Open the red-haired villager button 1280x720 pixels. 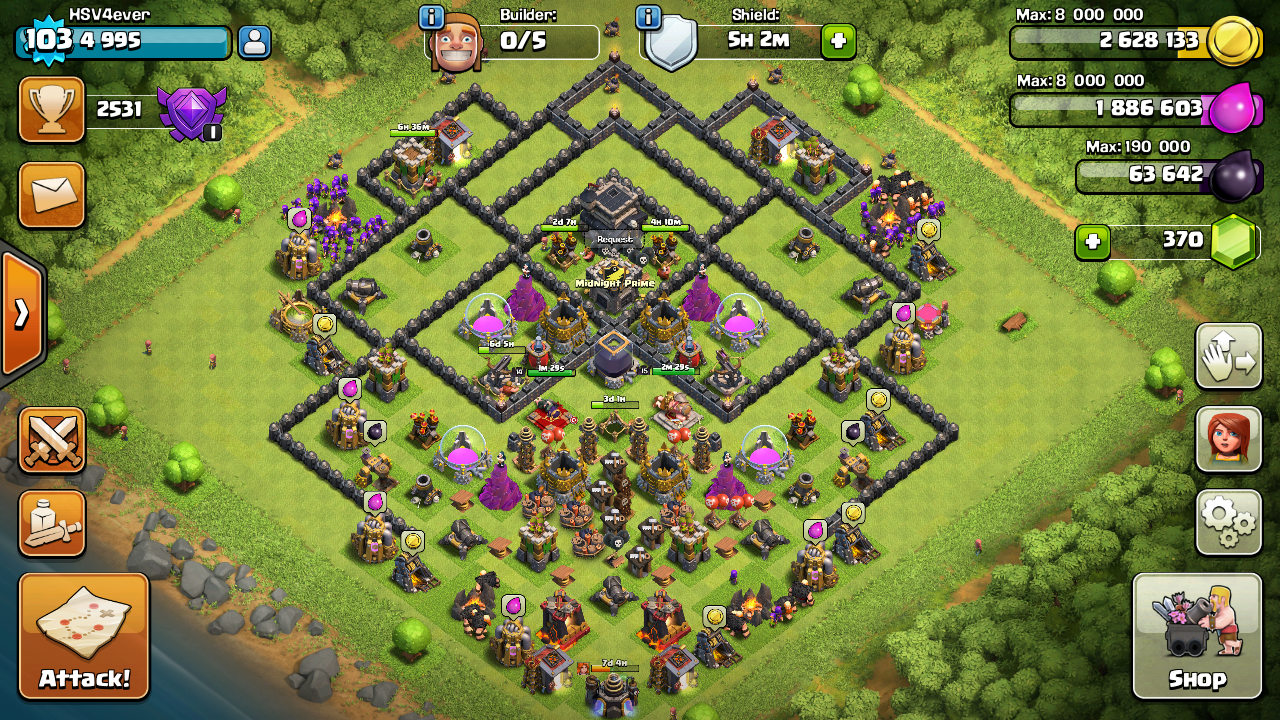[1228, 438]
